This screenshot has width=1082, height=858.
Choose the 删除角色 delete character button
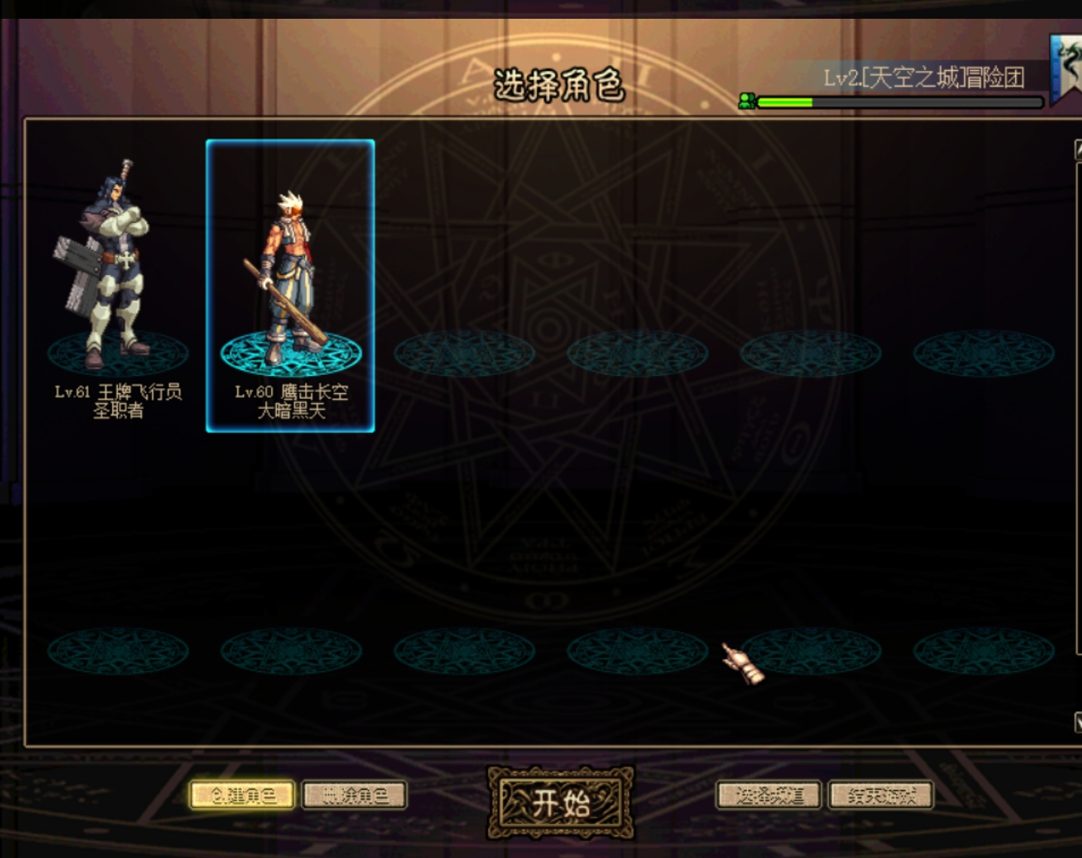tap(354, 796)
